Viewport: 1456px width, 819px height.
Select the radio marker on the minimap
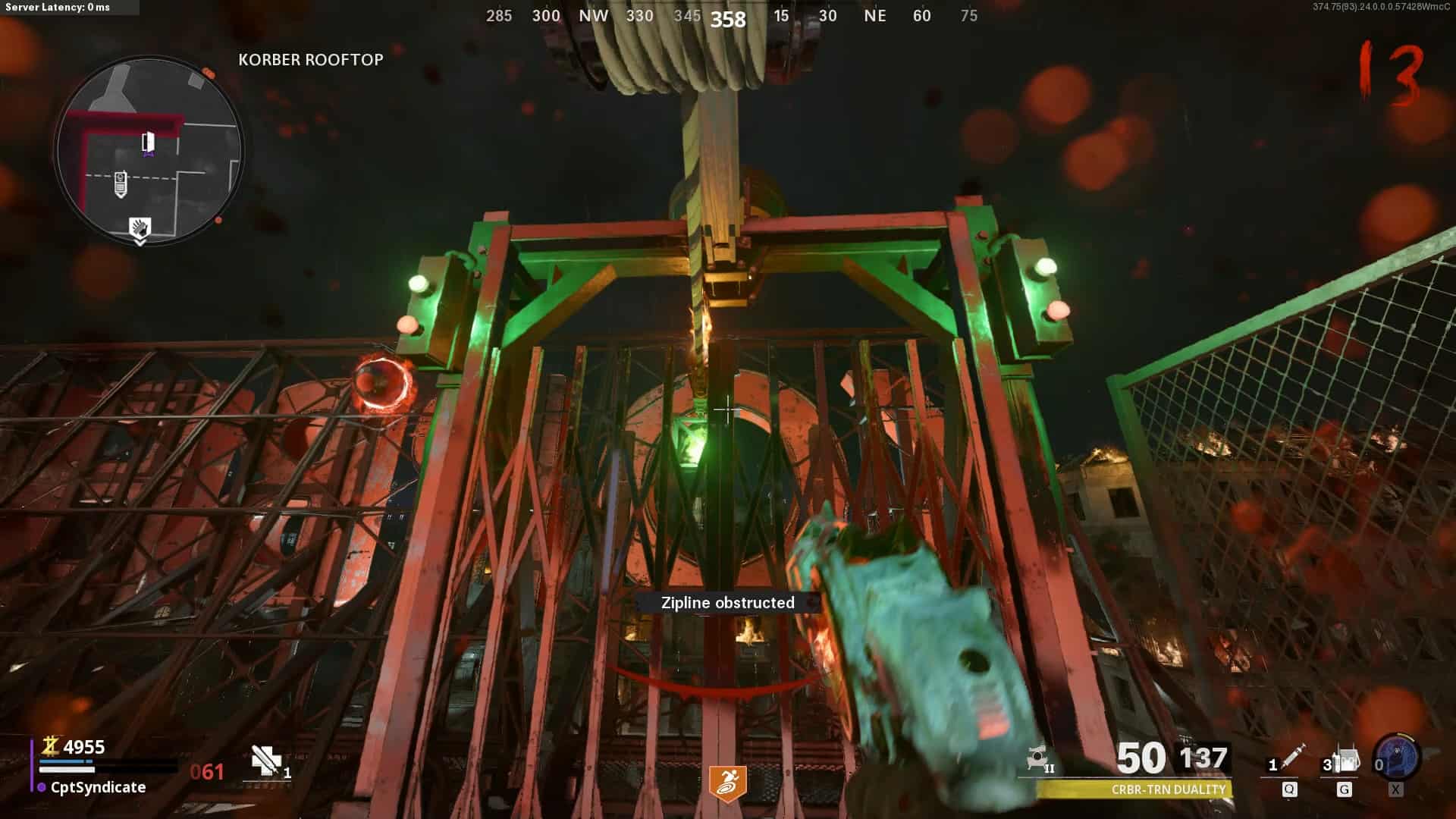pos(120,184)
